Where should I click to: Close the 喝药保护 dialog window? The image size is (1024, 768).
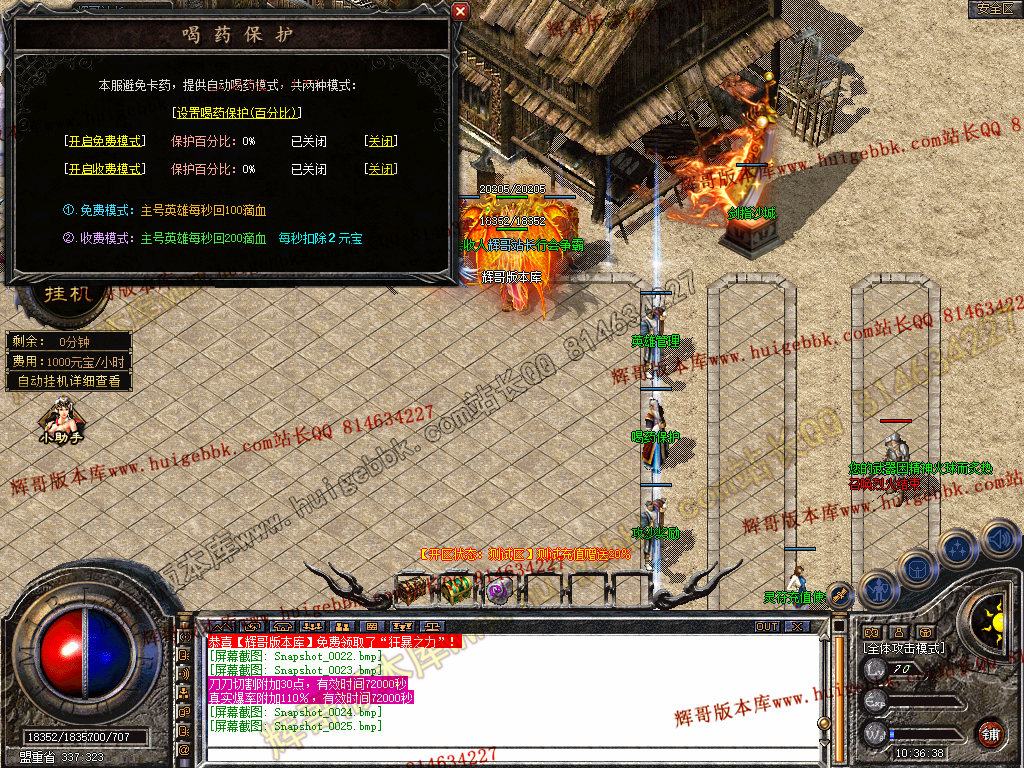point(460,11)
